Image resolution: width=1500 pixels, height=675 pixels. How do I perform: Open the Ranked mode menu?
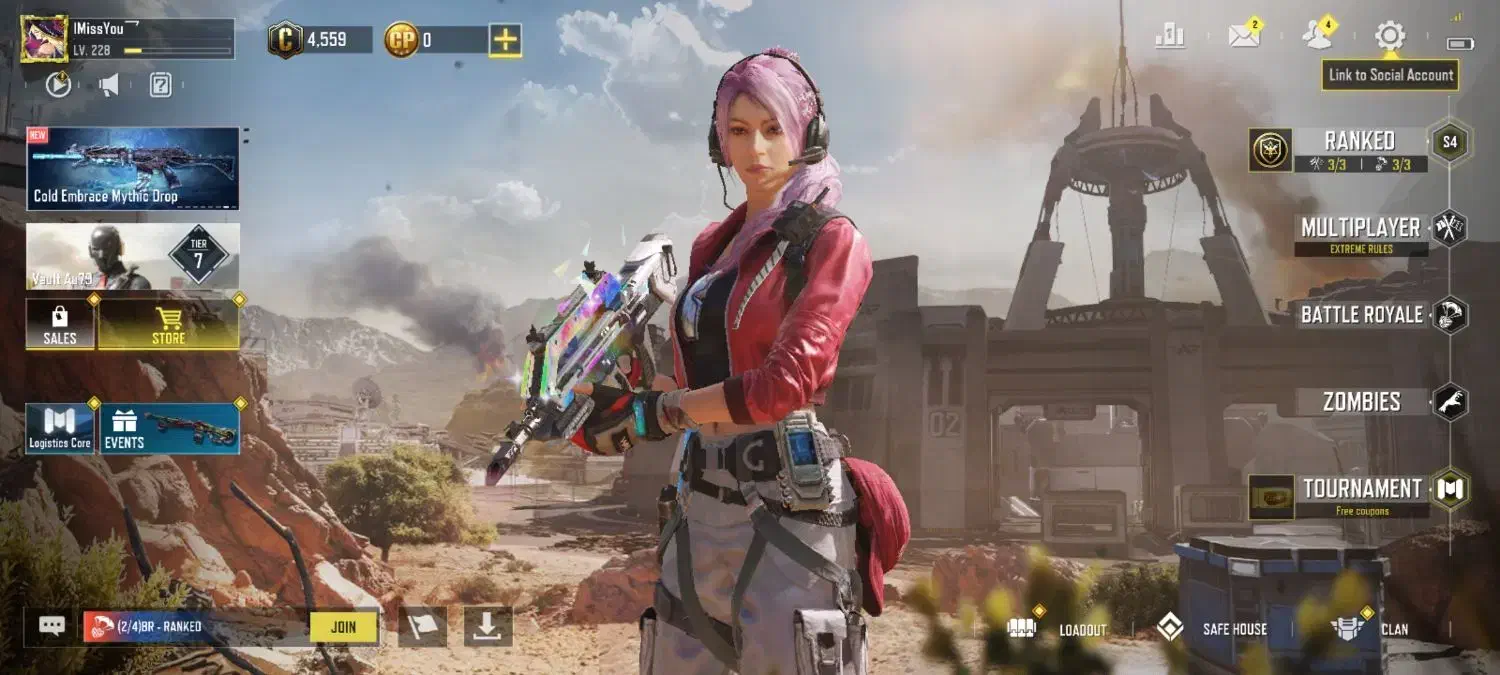[x=1358, y=142]
